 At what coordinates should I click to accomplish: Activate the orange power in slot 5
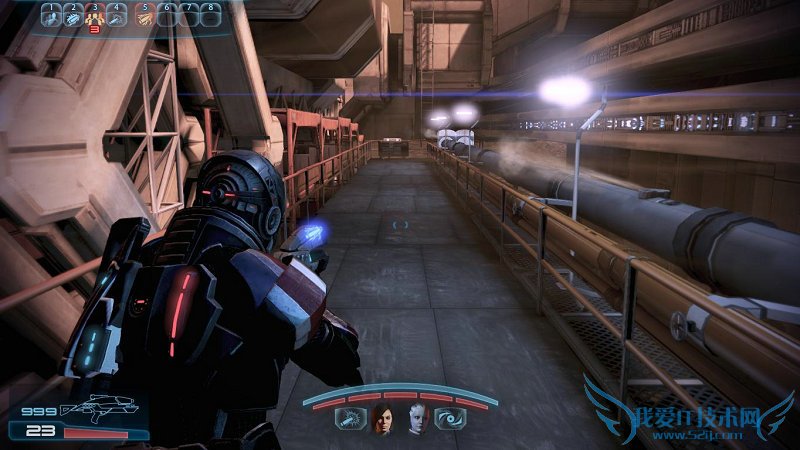(x=145, y=17)
